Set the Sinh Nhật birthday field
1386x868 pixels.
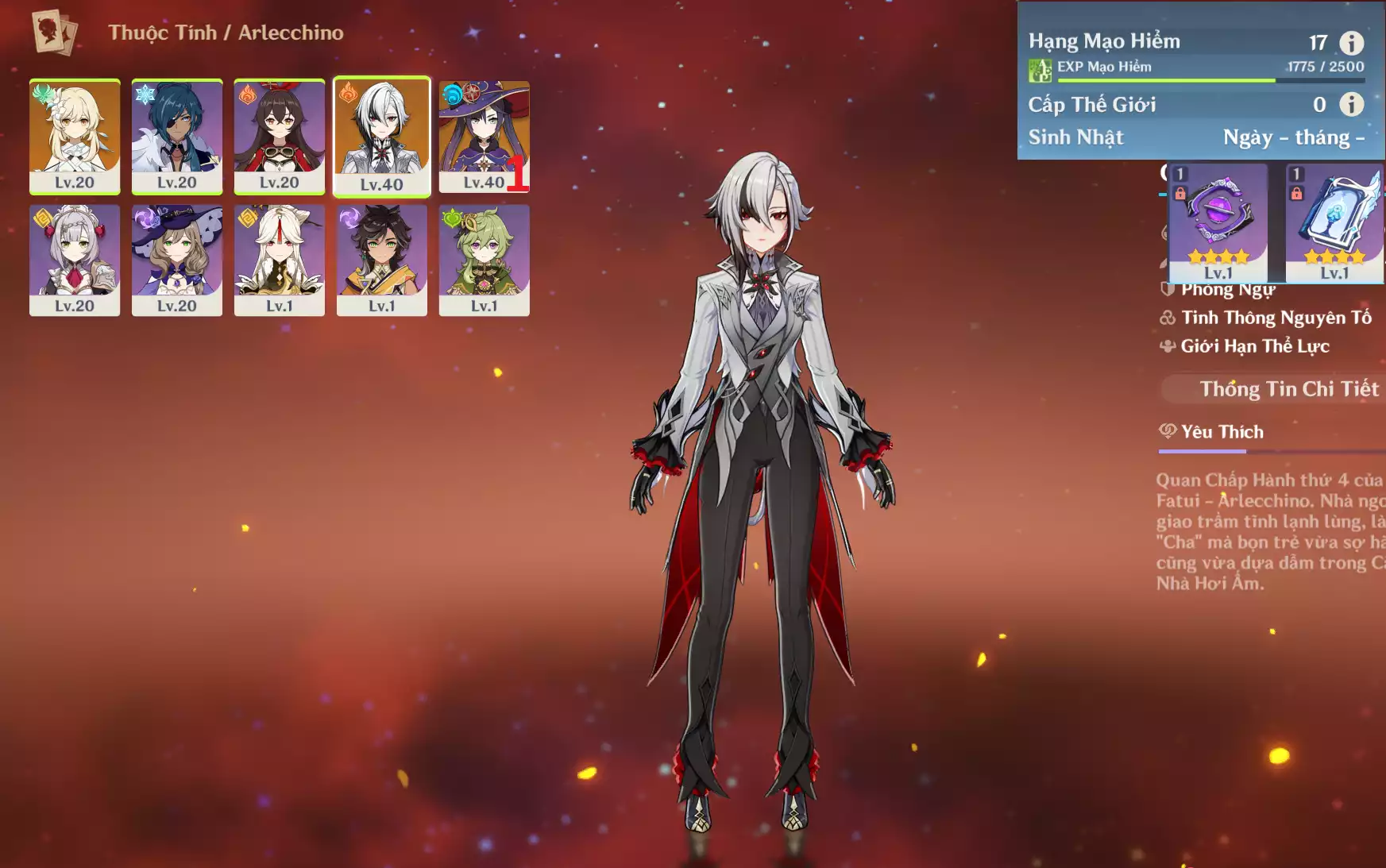tap(1292, 137)
